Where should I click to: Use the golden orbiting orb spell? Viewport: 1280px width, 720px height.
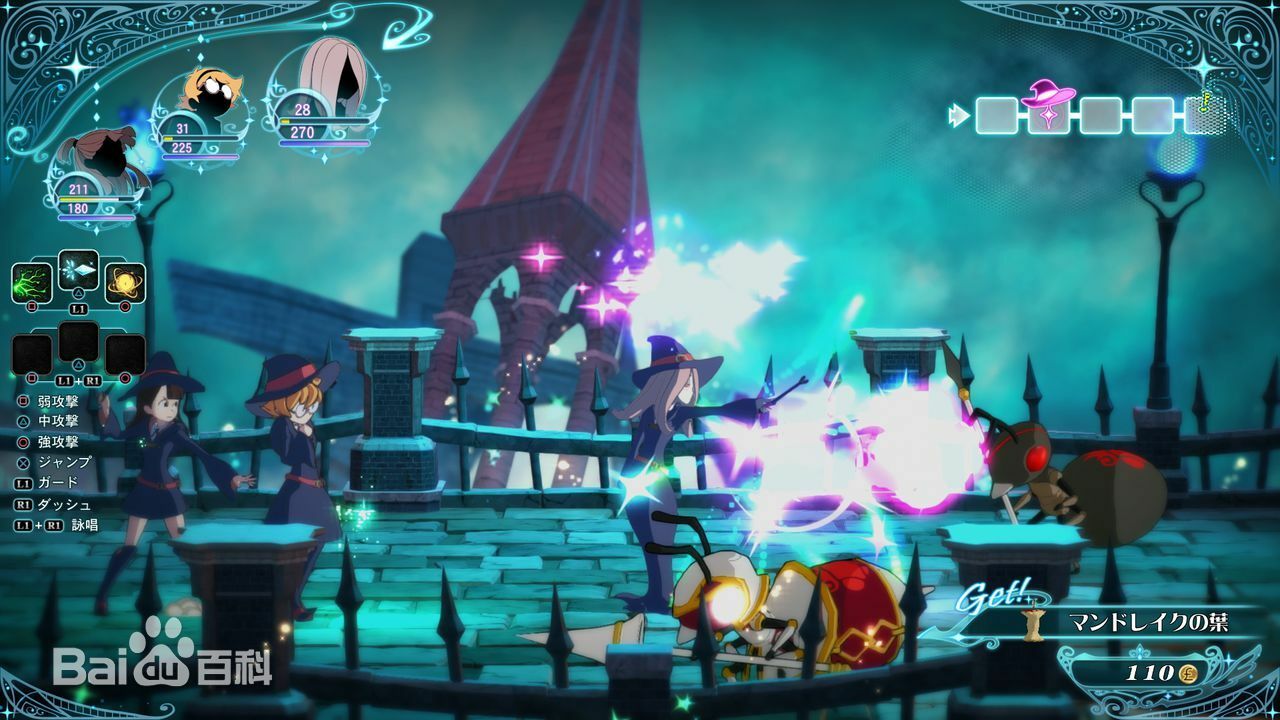click(125, 282)
